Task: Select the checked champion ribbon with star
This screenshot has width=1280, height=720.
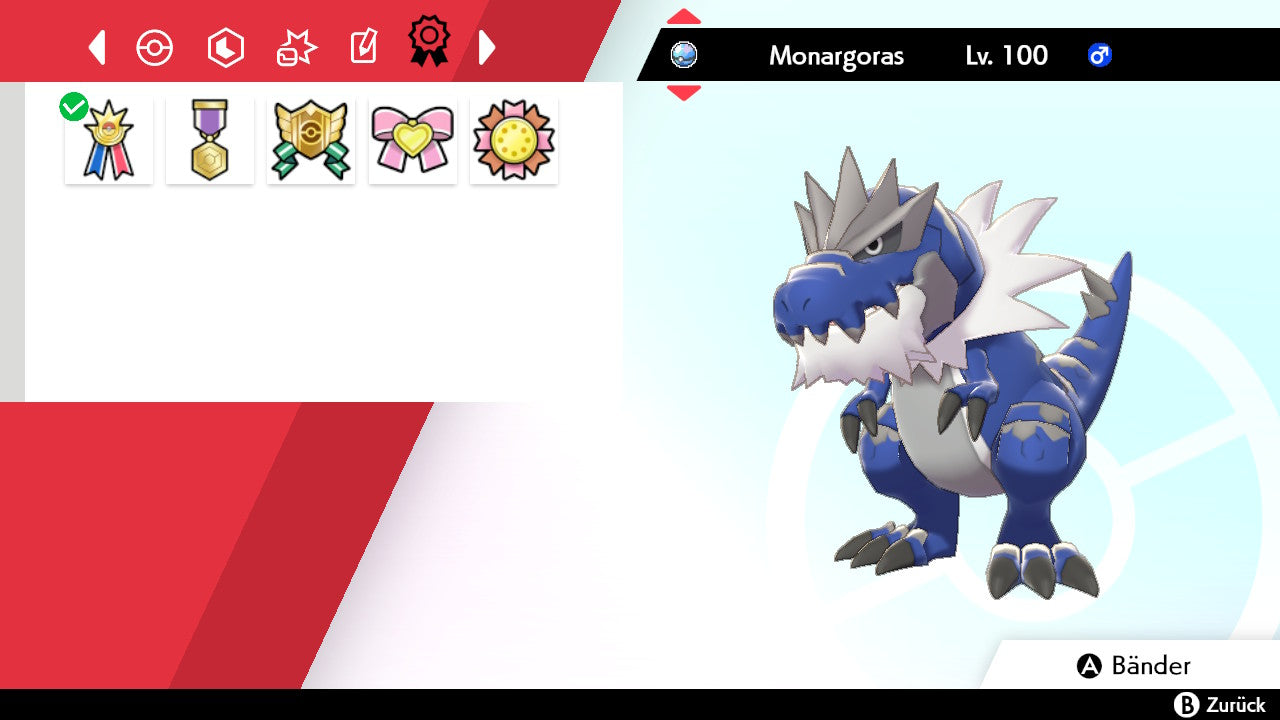Action: [x=109, y=141]
